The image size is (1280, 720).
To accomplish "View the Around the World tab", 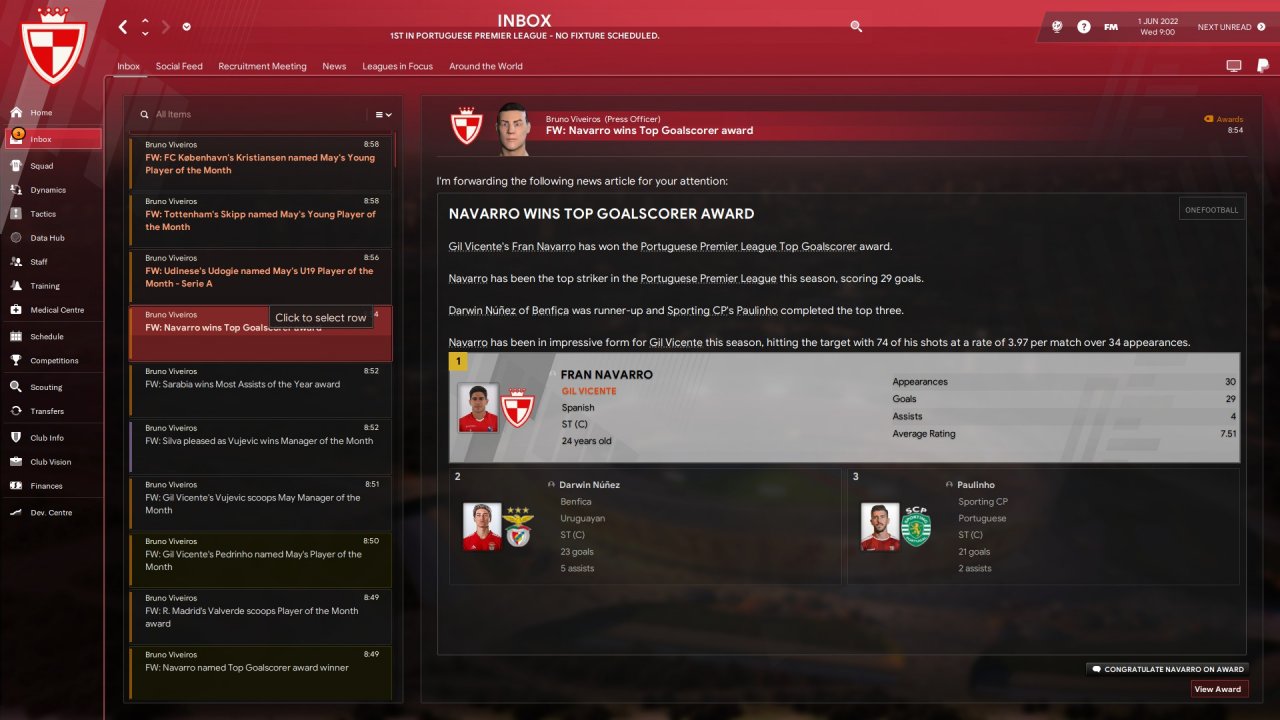I will [x=486, y=66].
